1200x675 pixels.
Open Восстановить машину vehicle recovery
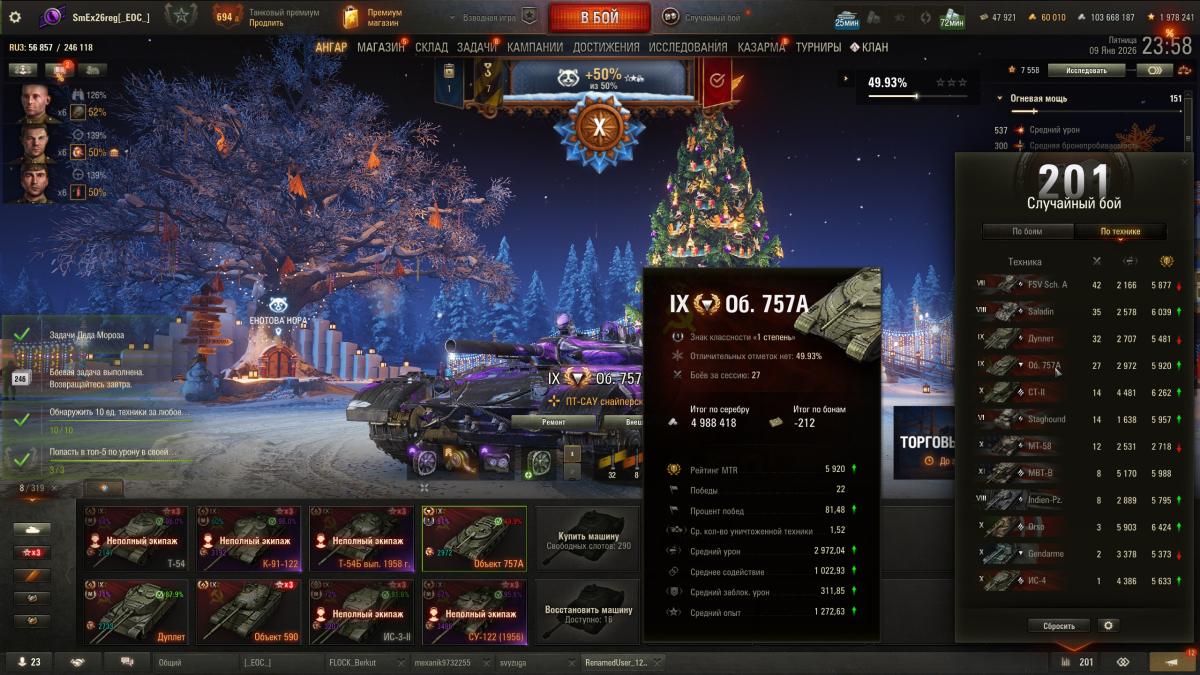[588, 609]
